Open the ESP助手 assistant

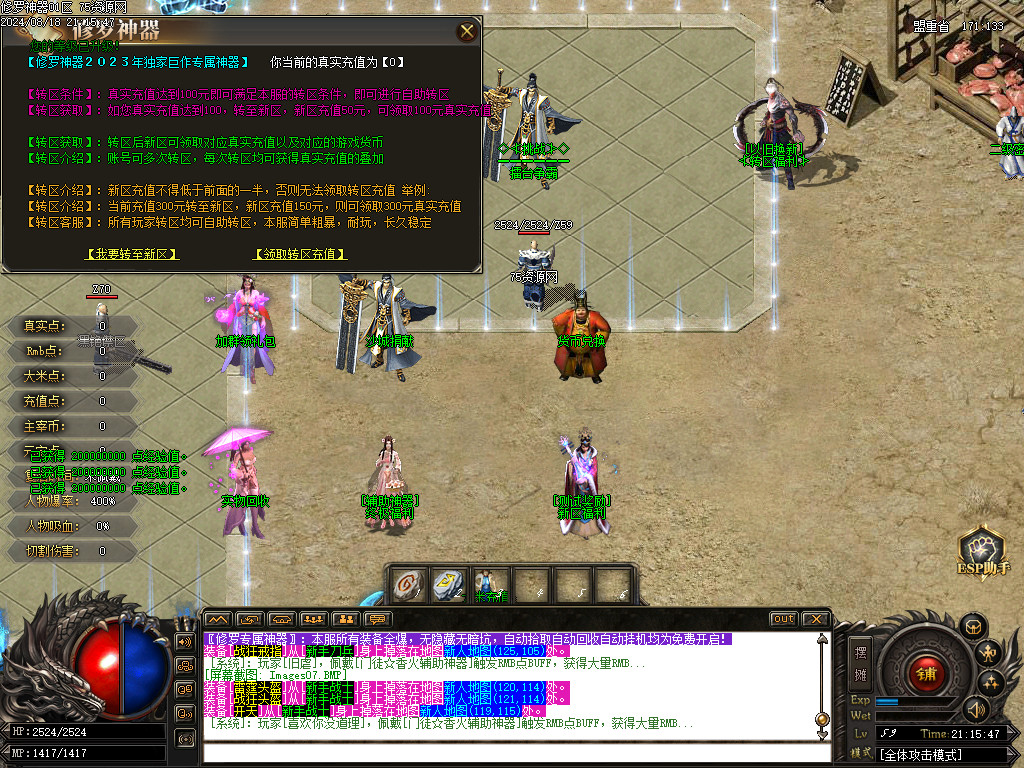[x=981, y=553]
